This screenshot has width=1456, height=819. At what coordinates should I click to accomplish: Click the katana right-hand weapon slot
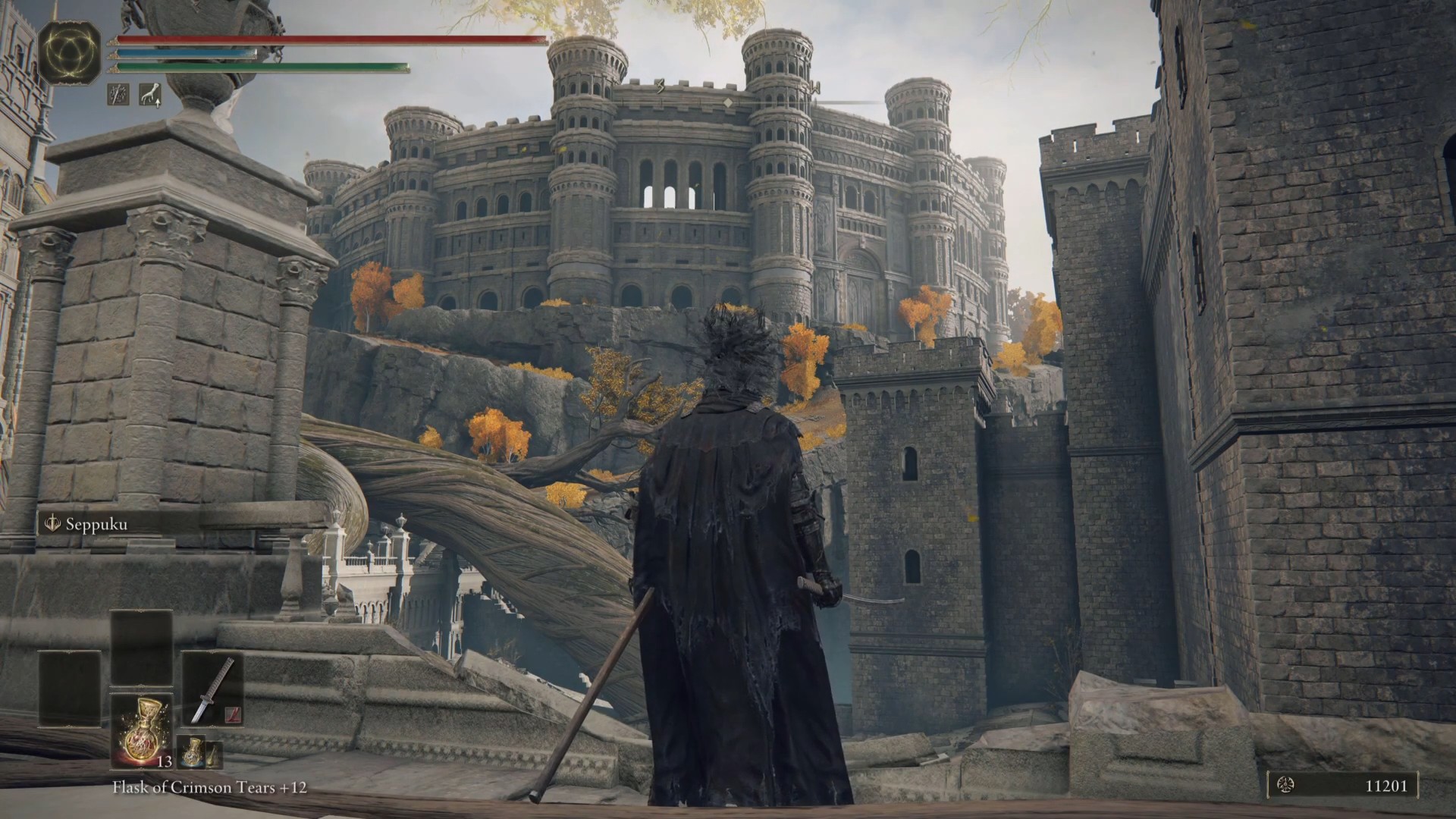coord(212,689)
